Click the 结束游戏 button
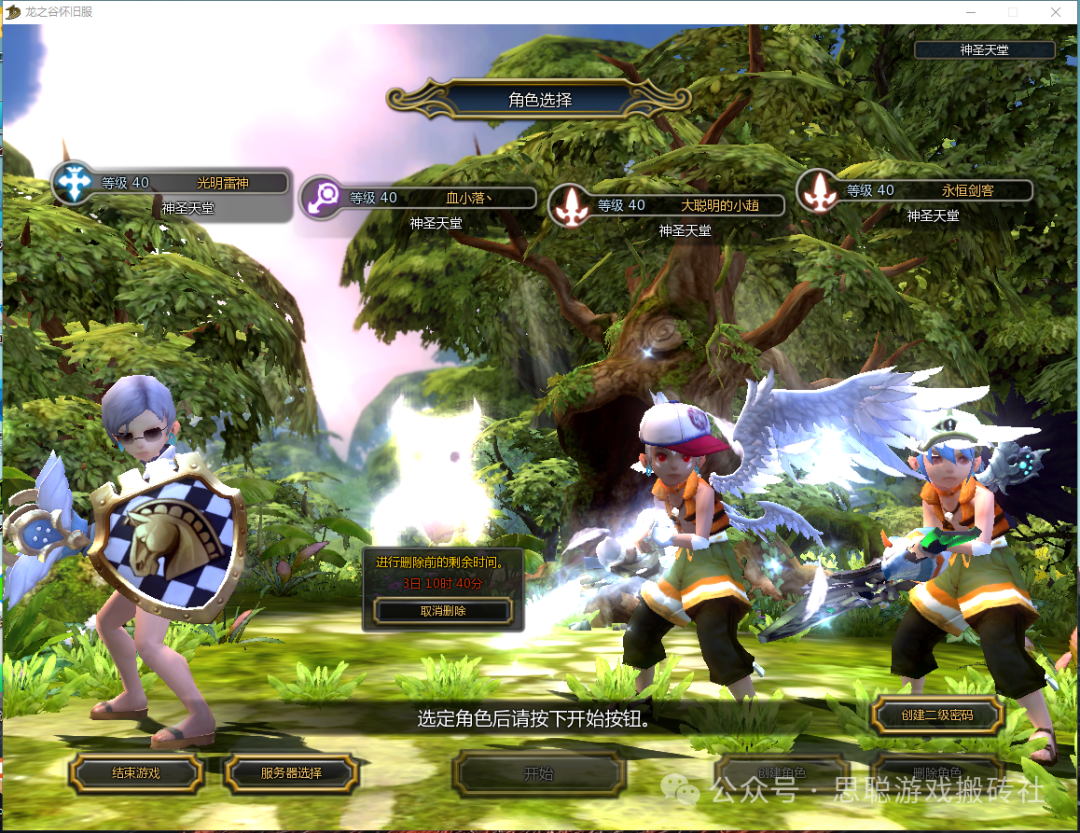1080x833 pixels. click(x=136, y=773)
